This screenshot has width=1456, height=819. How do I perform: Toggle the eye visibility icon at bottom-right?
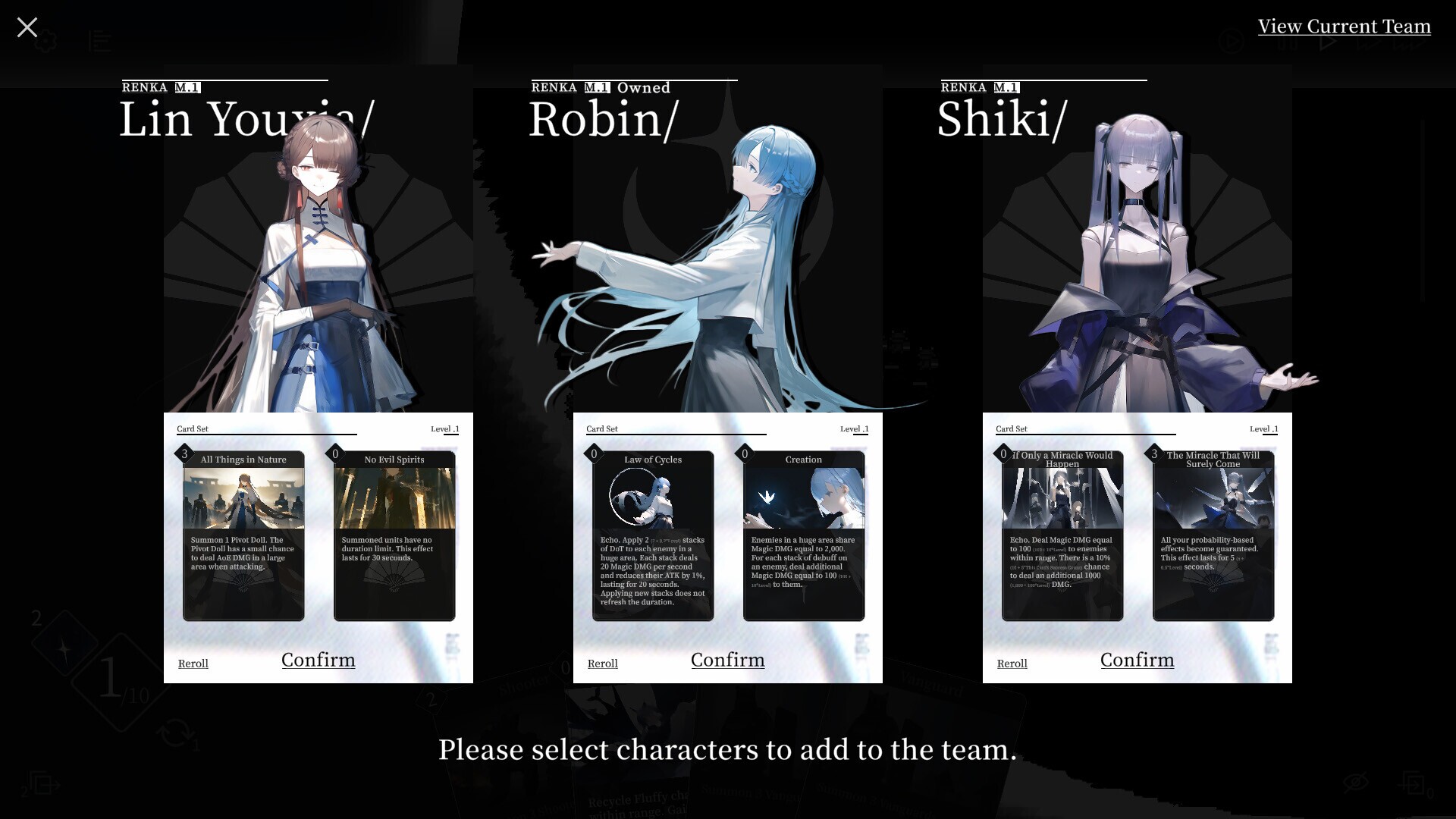[1355, 782]
